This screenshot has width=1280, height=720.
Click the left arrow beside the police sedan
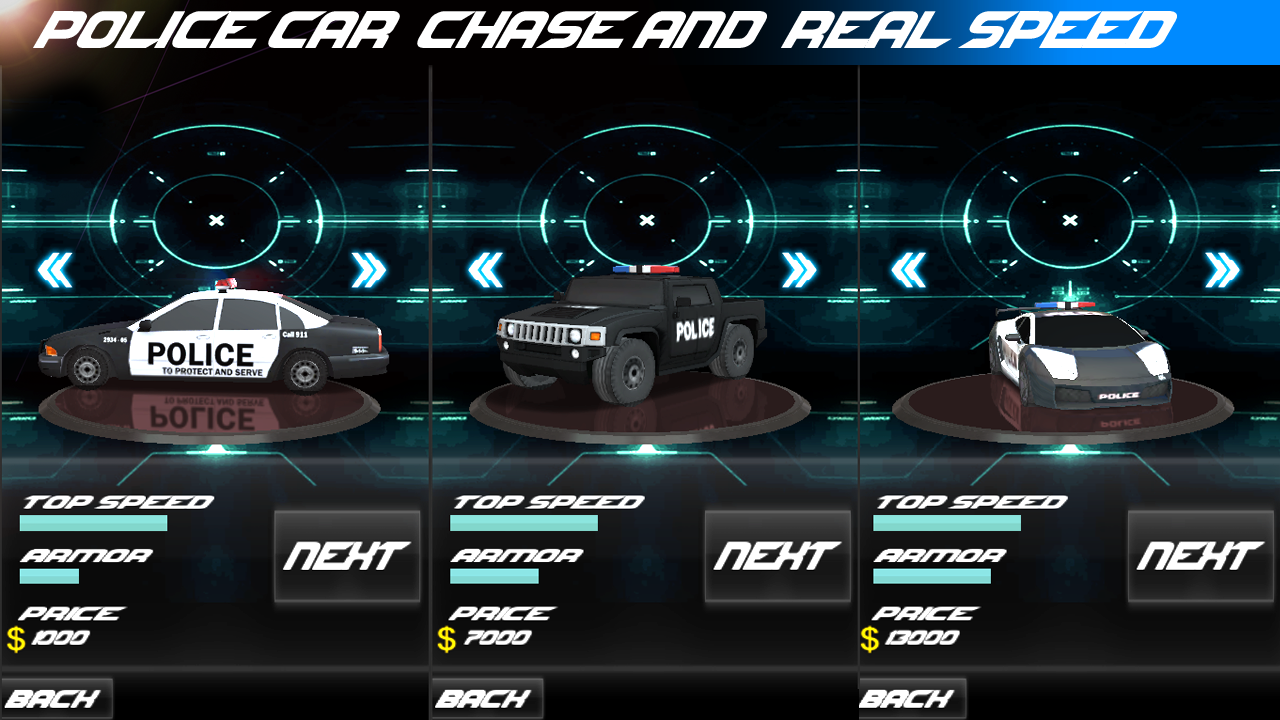point(55,270)
